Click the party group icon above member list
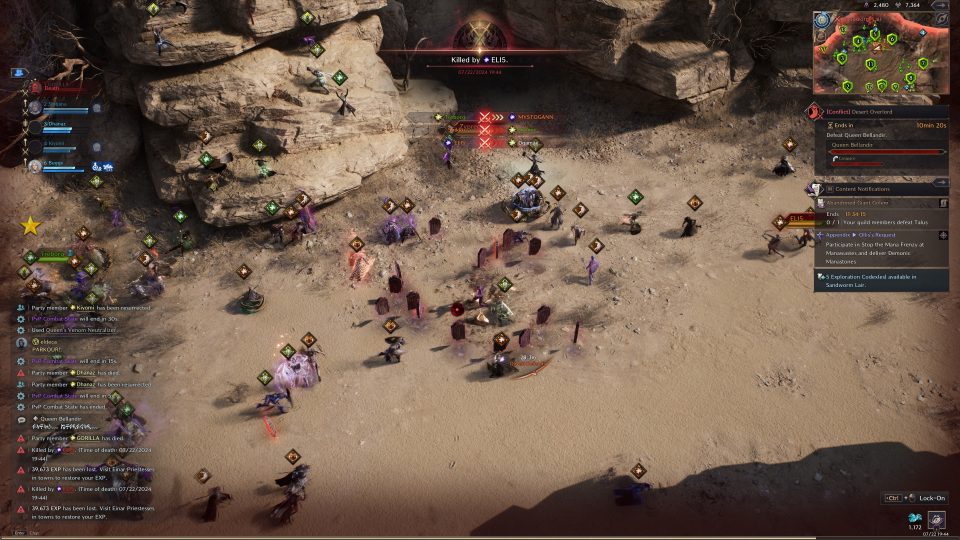Image resolution: width=960 pixels, height=540 pixels. (x=18, y=73)
